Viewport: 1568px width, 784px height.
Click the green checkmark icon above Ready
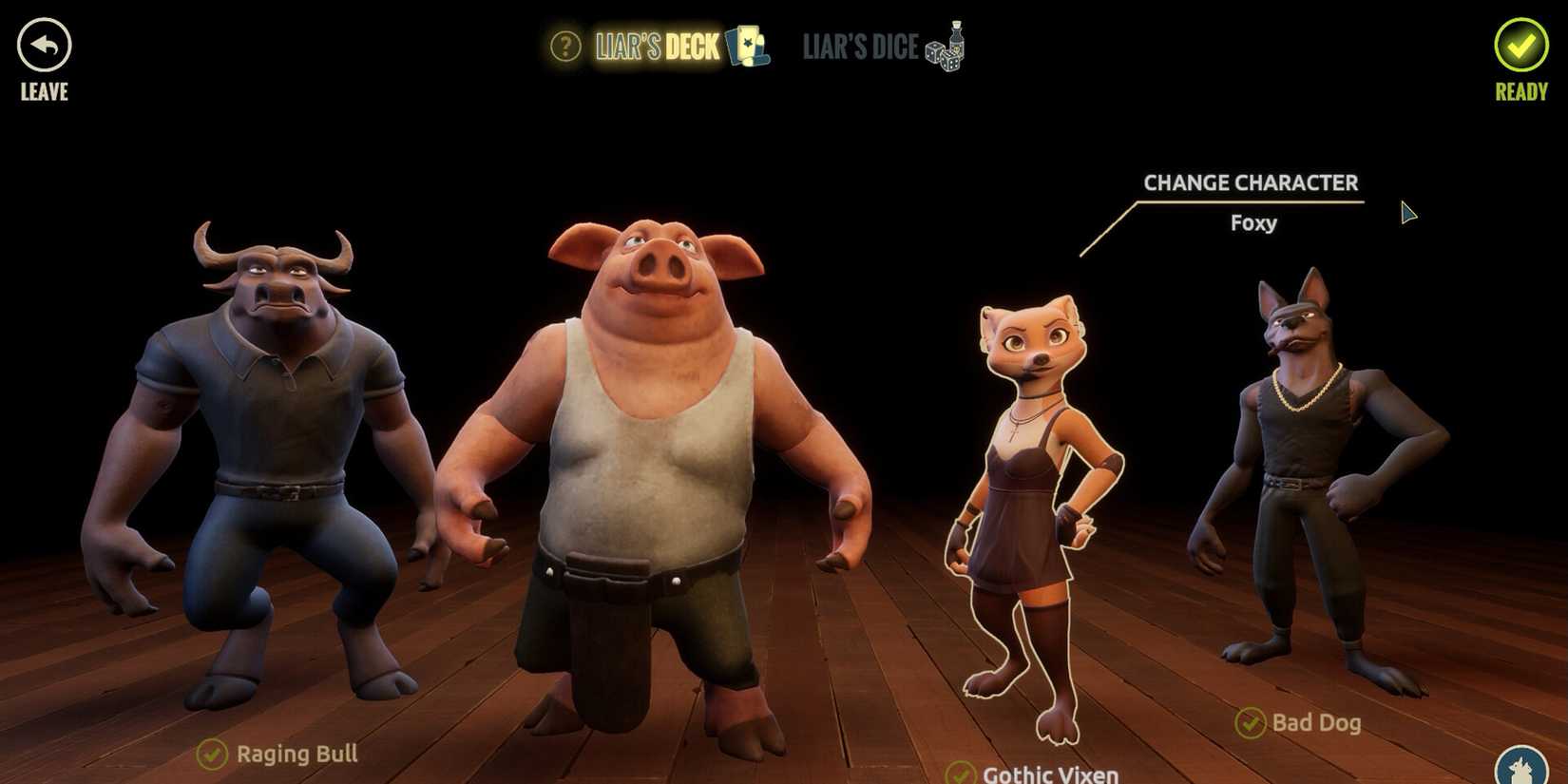(x=1520, y=46)
